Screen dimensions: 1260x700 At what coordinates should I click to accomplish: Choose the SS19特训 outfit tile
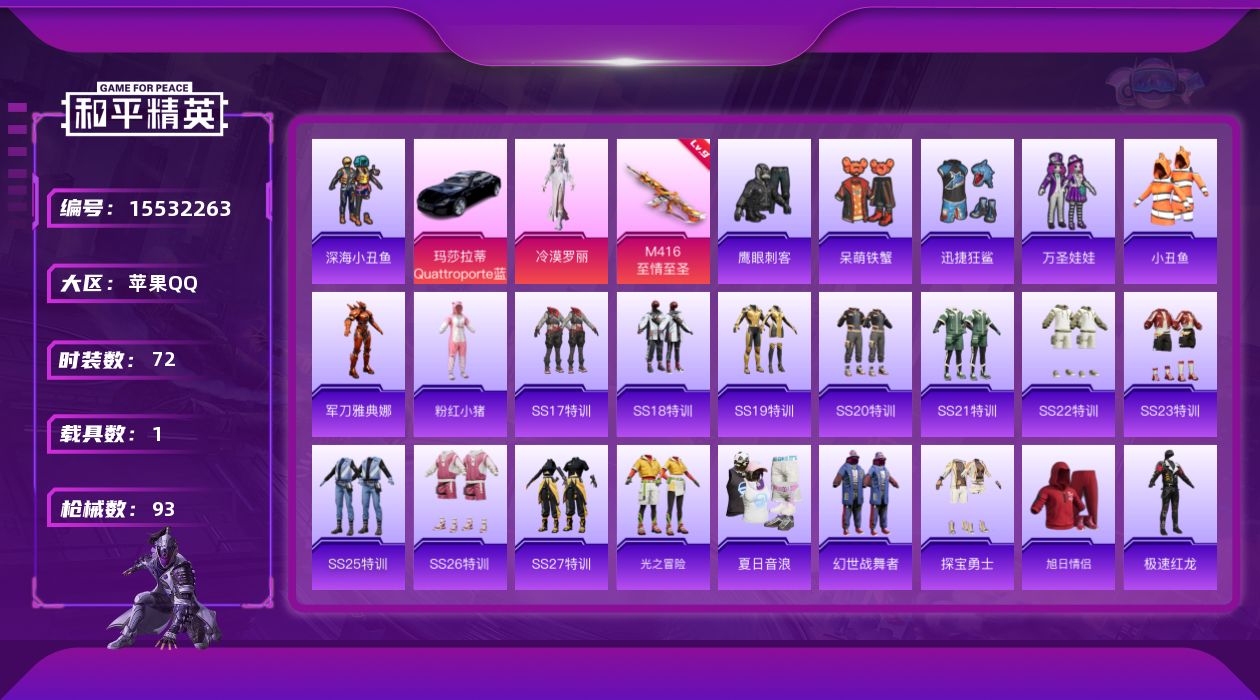(764, 364)
